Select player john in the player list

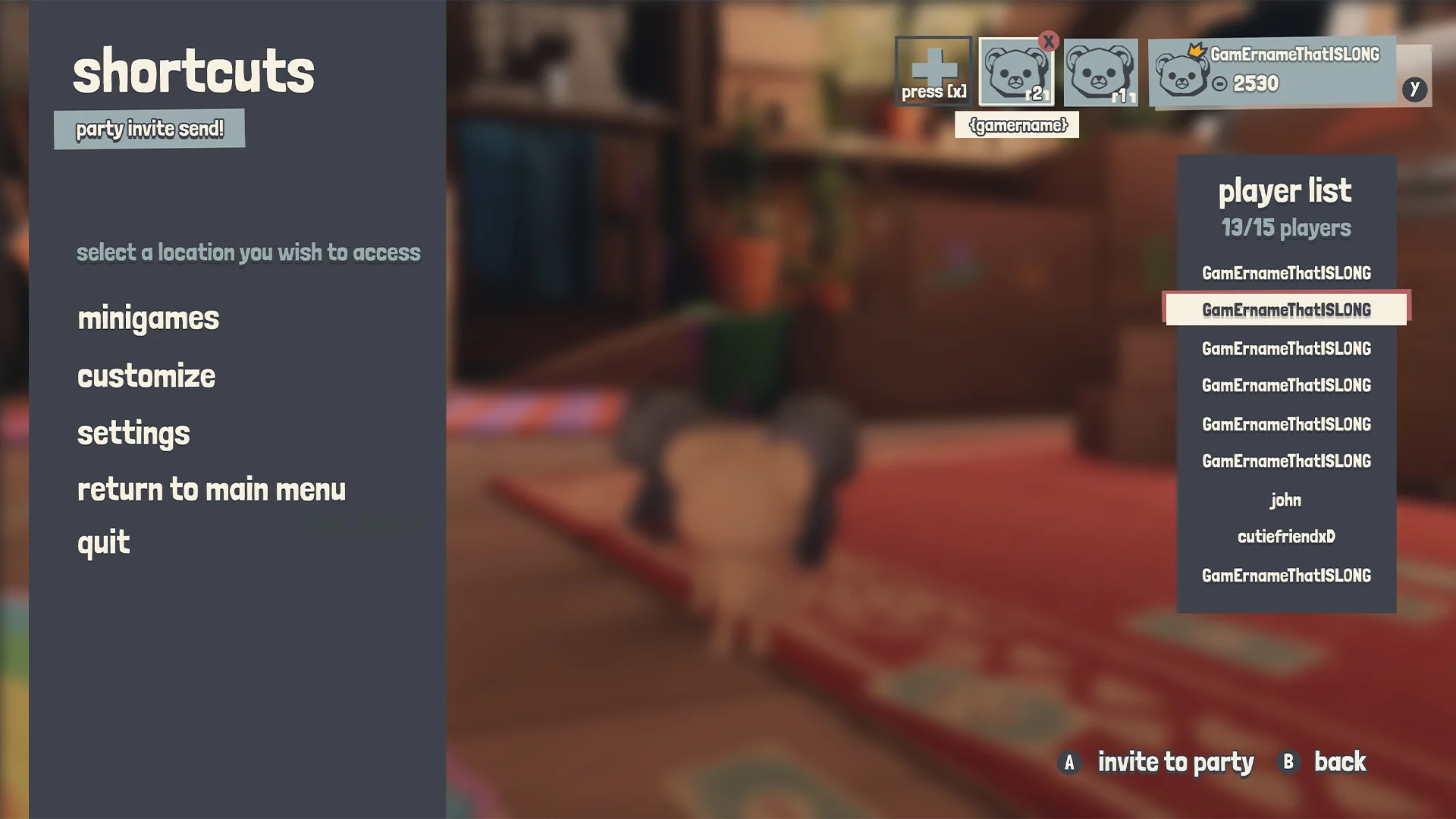1286,500
